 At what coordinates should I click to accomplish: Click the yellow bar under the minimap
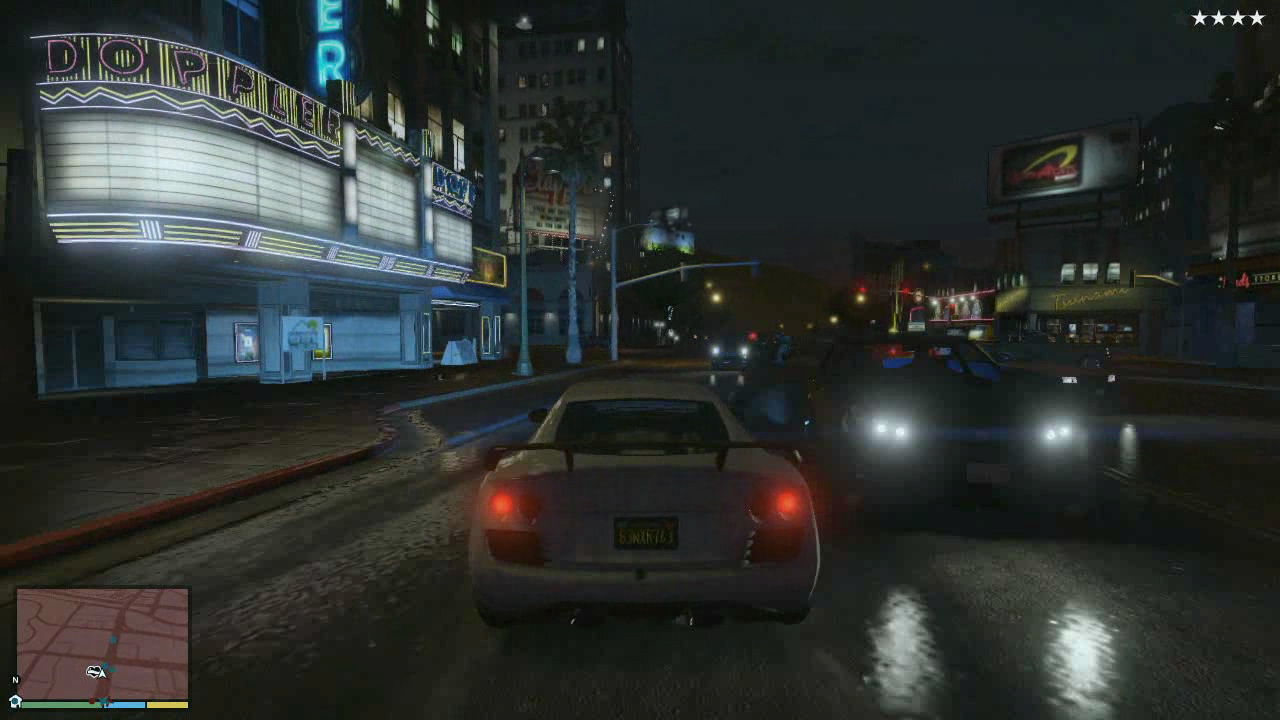167,705
